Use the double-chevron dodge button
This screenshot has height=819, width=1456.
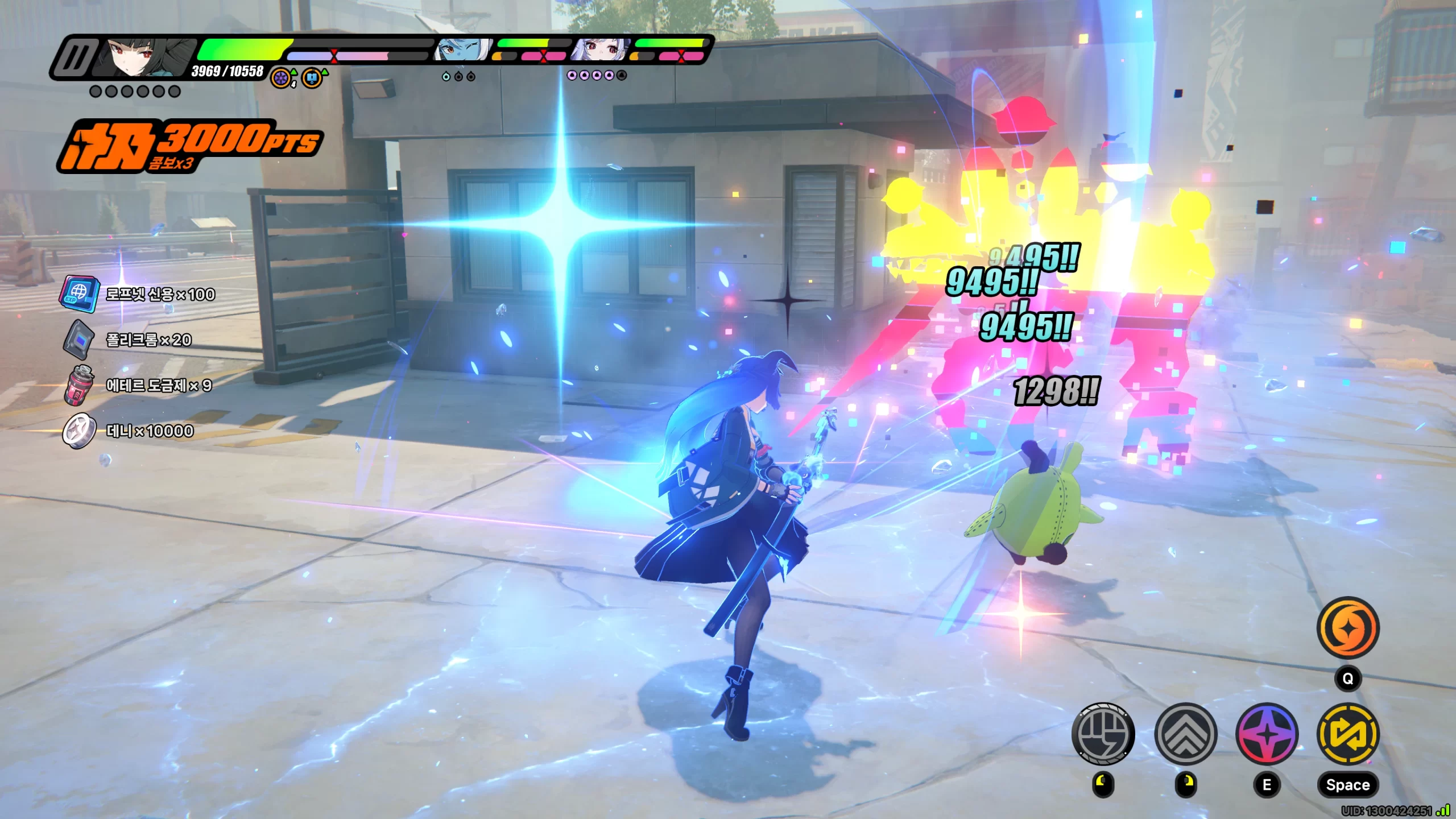click(x=1185, y=734)
